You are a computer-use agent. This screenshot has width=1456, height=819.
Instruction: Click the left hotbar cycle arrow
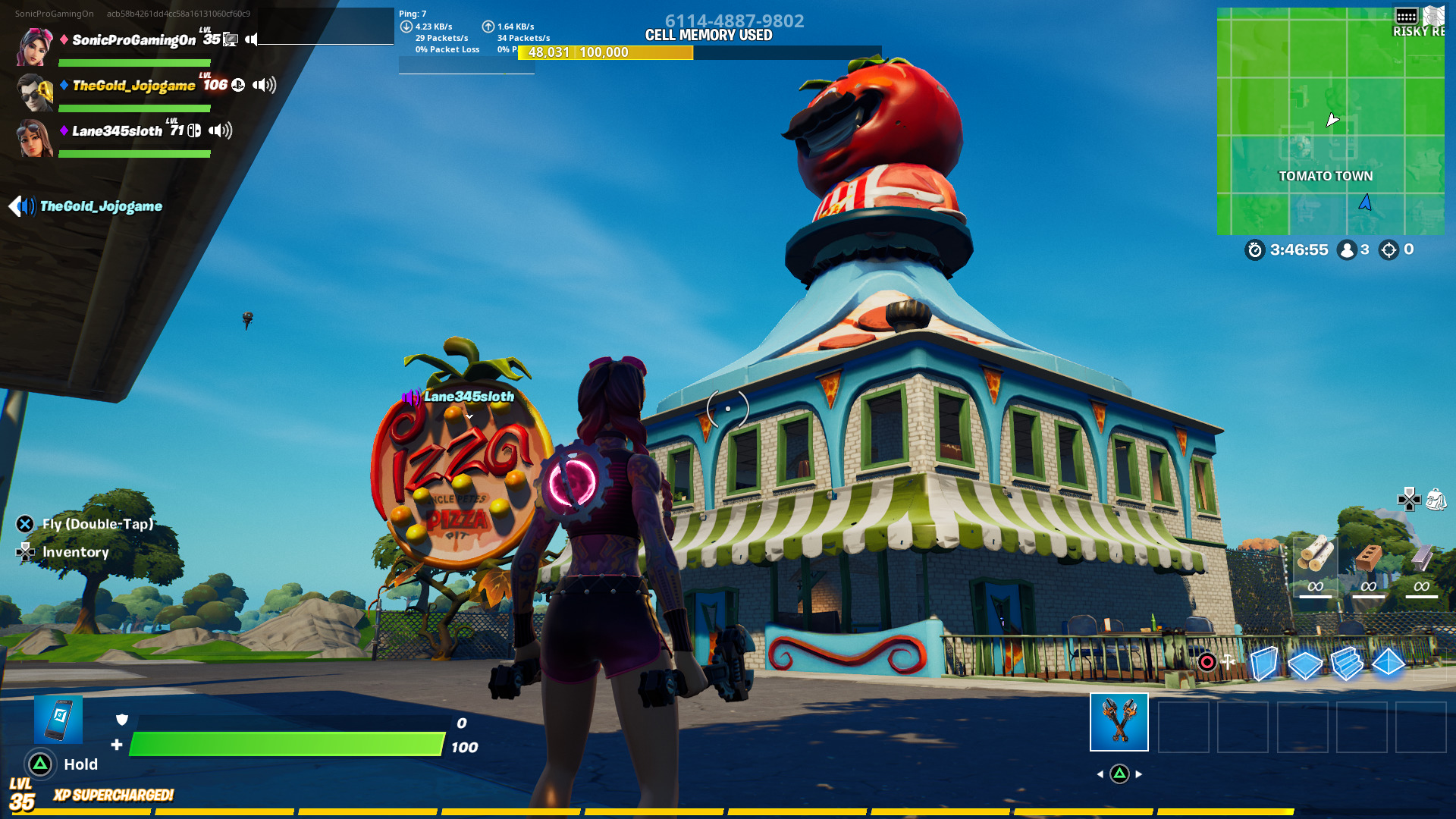[x=1101, y=774]
